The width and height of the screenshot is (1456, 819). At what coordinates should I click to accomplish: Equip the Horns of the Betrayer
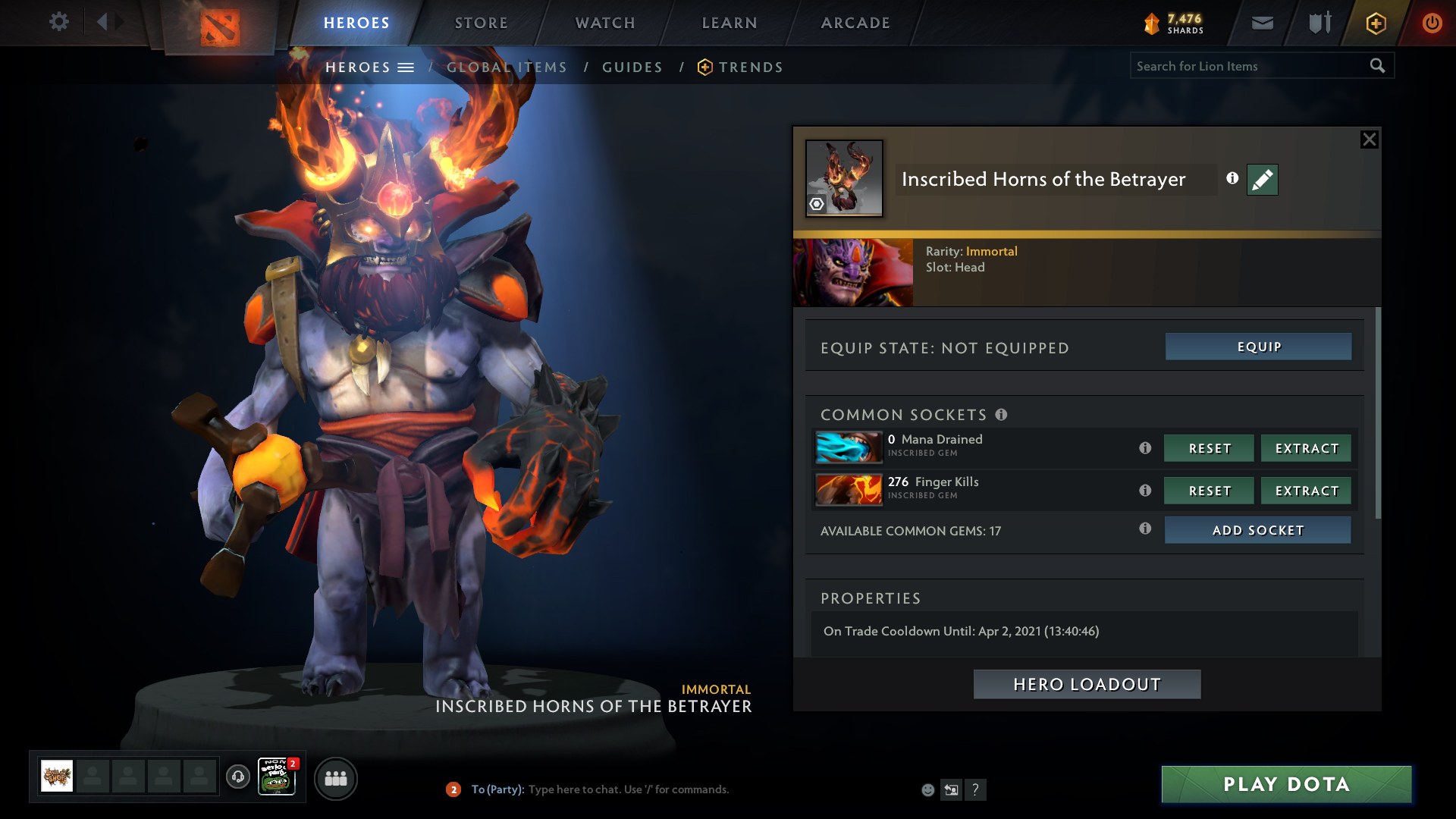click(x=1258, y=347)
